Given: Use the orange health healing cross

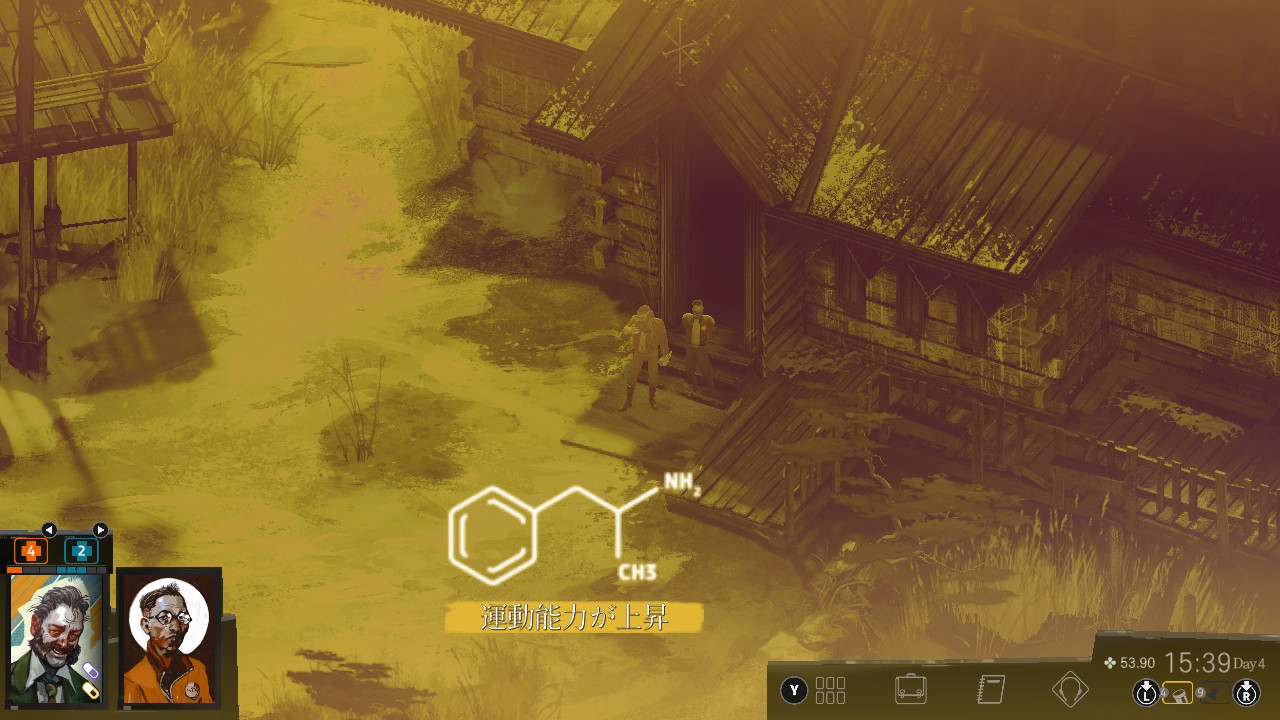Looking at the screenshot, I should click(31, 551).
